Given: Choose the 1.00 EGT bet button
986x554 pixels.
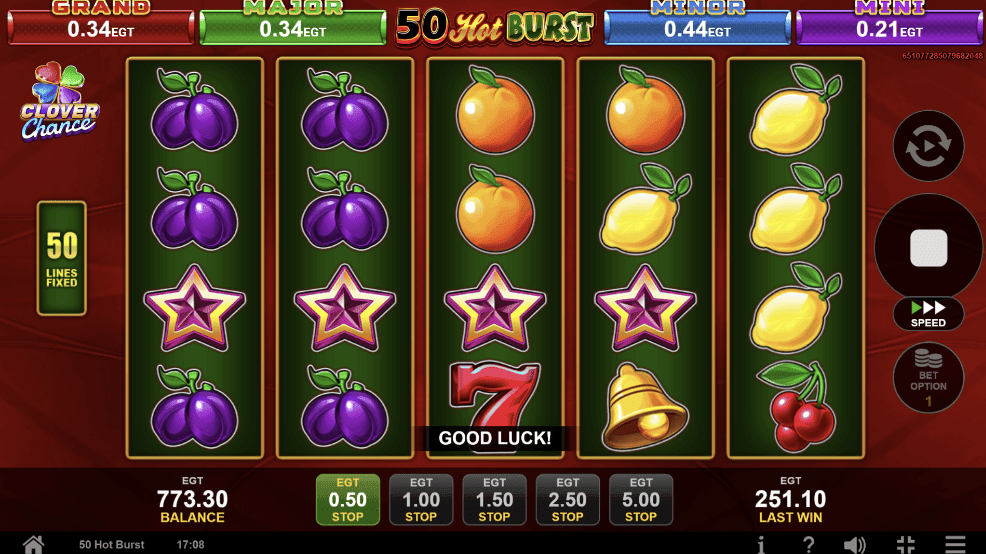Looking at the screenshot, I should pyautogui.click(x=421, y=500).
